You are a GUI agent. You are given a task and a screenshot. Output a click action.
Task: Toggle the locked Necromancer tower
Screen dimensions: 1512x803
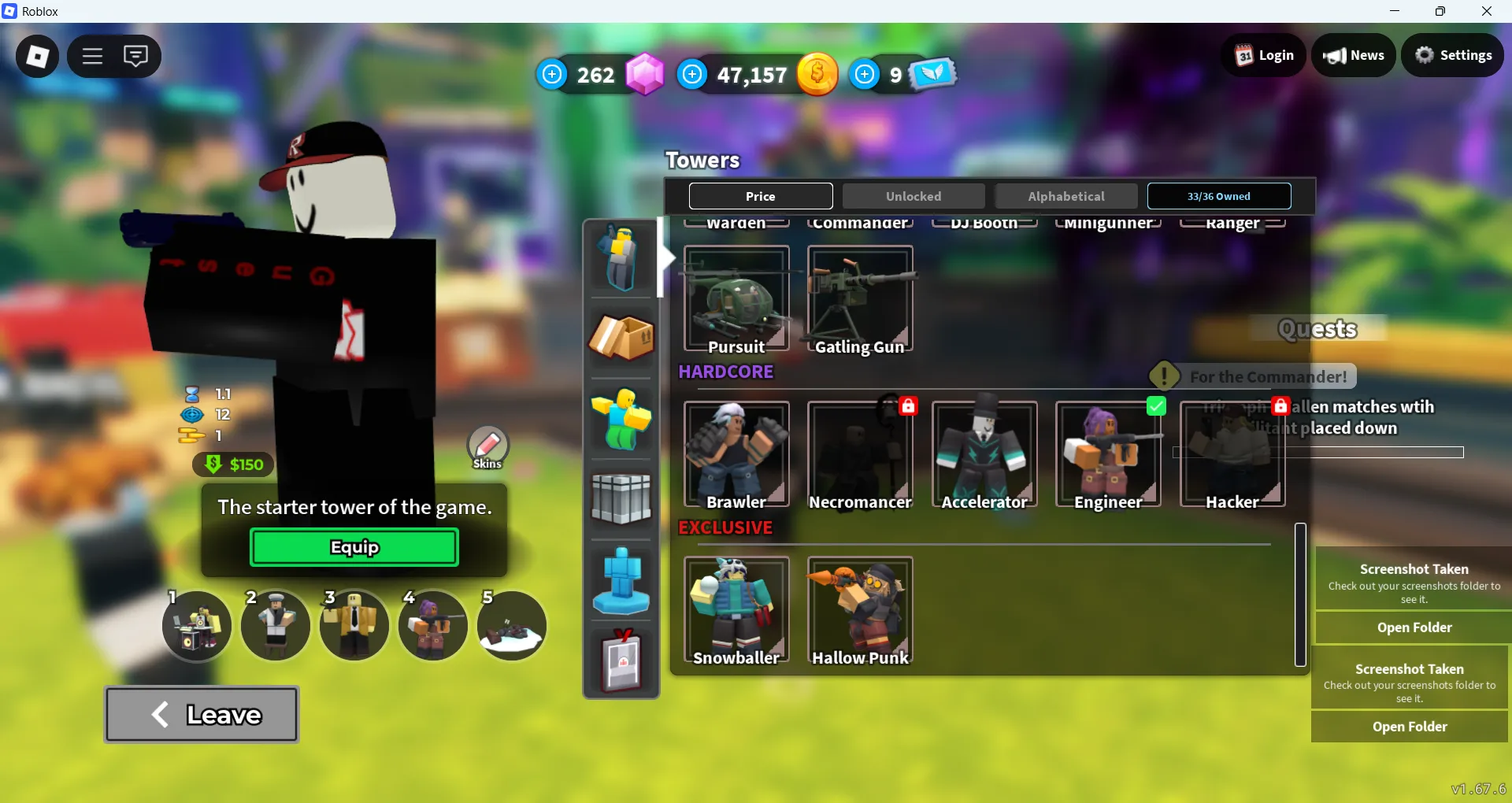(909, 406)
